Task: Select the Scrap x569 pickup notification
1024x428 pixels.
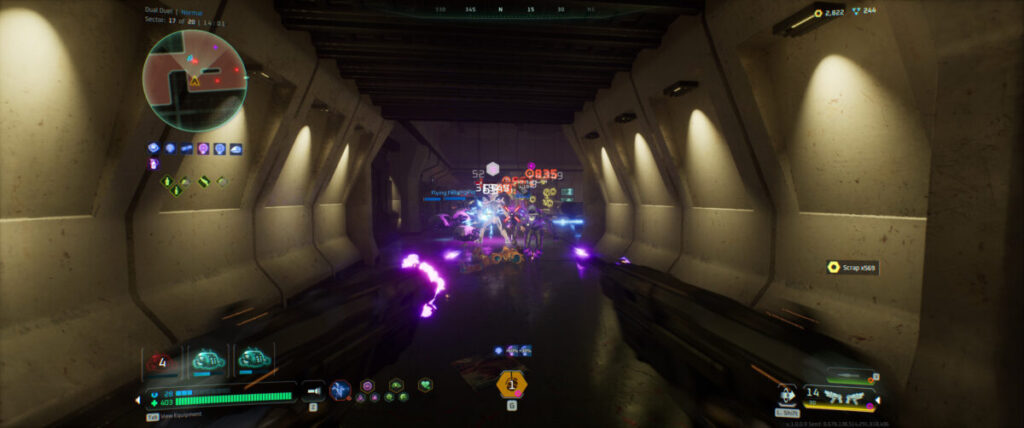Action: tap(852, 267)
